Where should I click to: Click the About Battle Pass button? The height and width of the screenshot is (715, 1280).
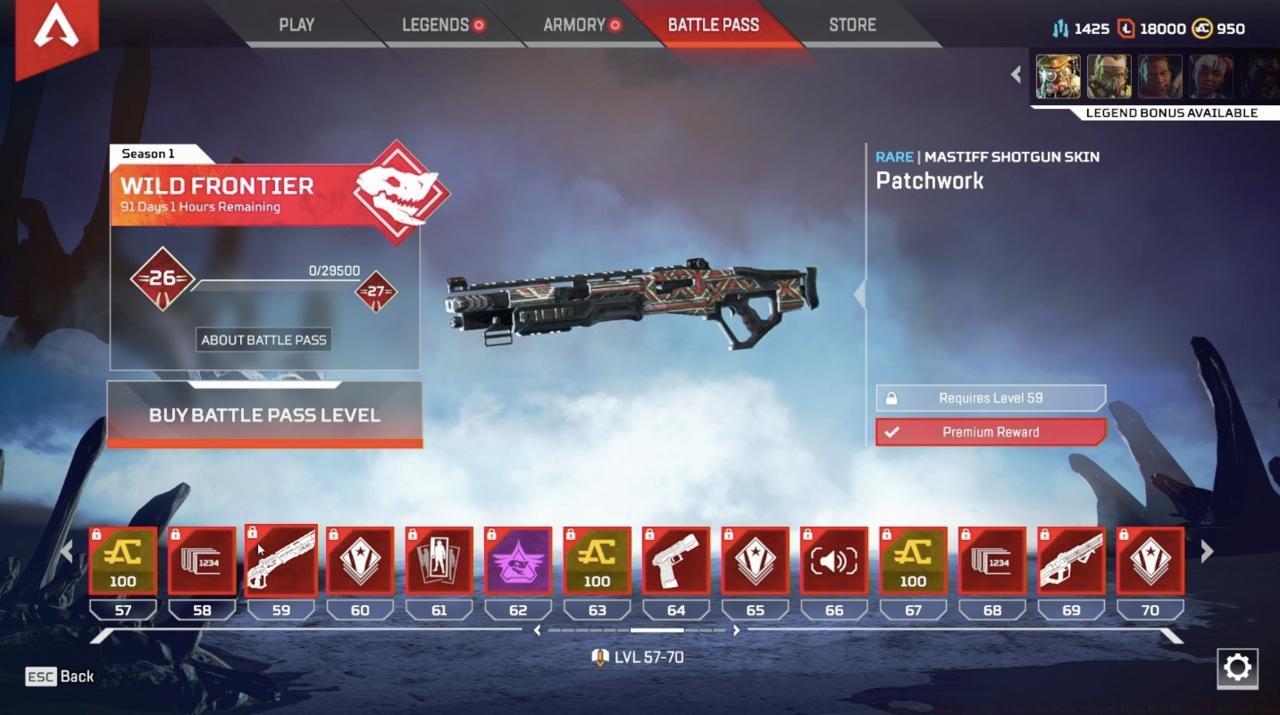[264, 340]
